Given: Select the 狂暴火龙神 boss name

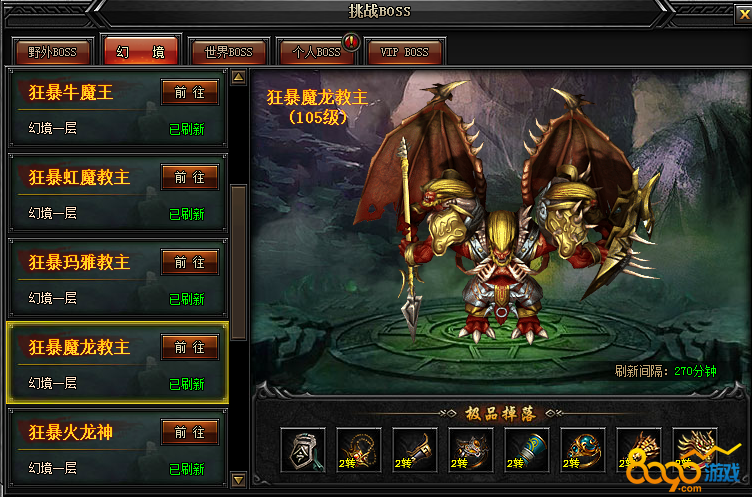Looking at the screenshot, I should [x=71, y=433].
